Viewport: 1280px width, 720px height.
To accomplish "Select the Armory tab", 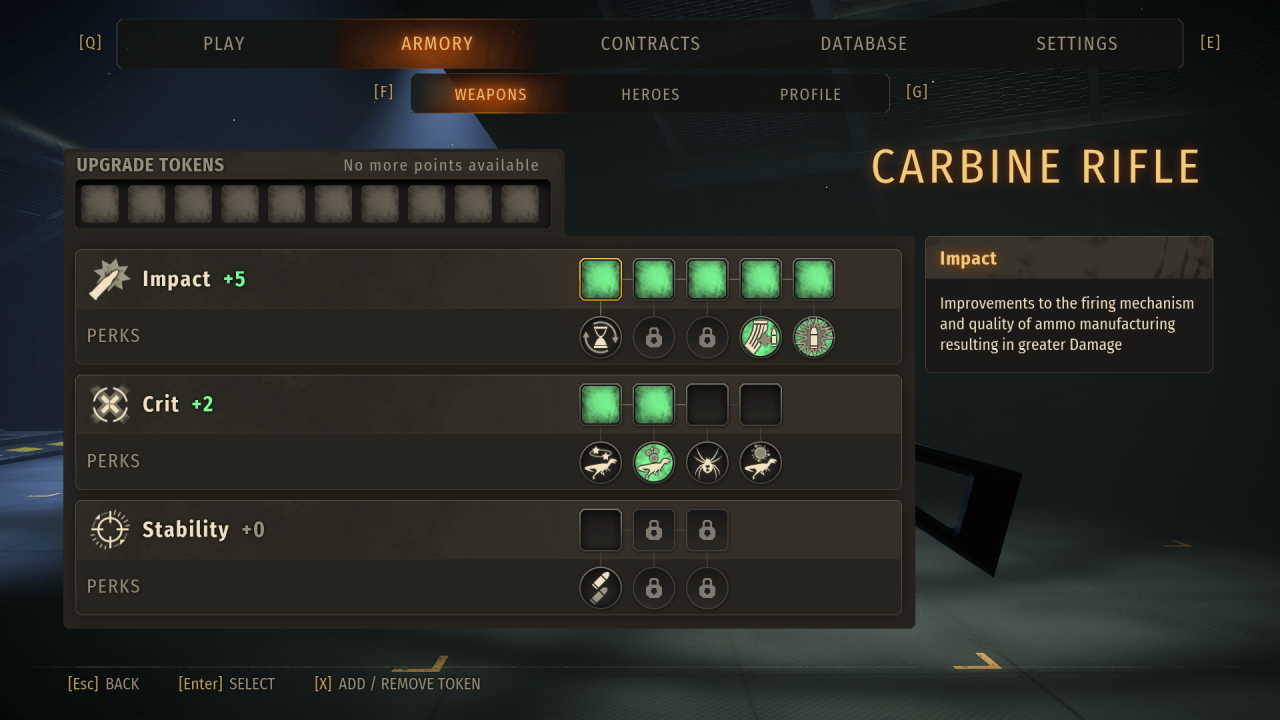I will pos(437,44).
